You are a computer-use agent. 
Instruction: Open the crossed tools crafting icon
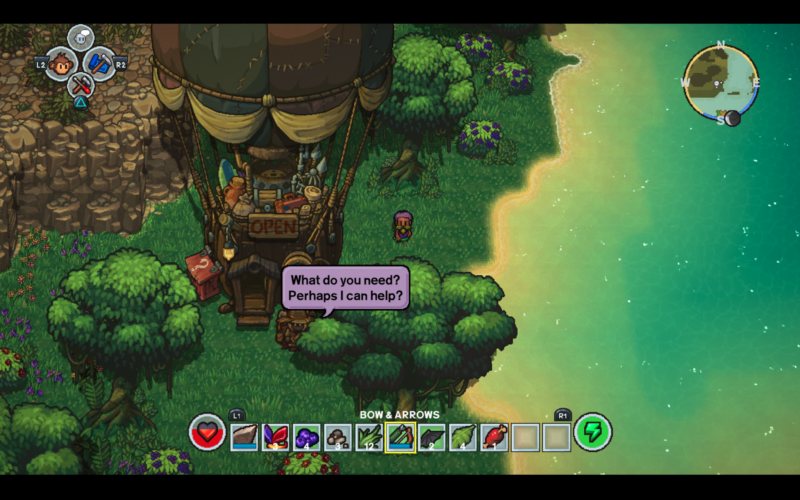click(81, 85)
